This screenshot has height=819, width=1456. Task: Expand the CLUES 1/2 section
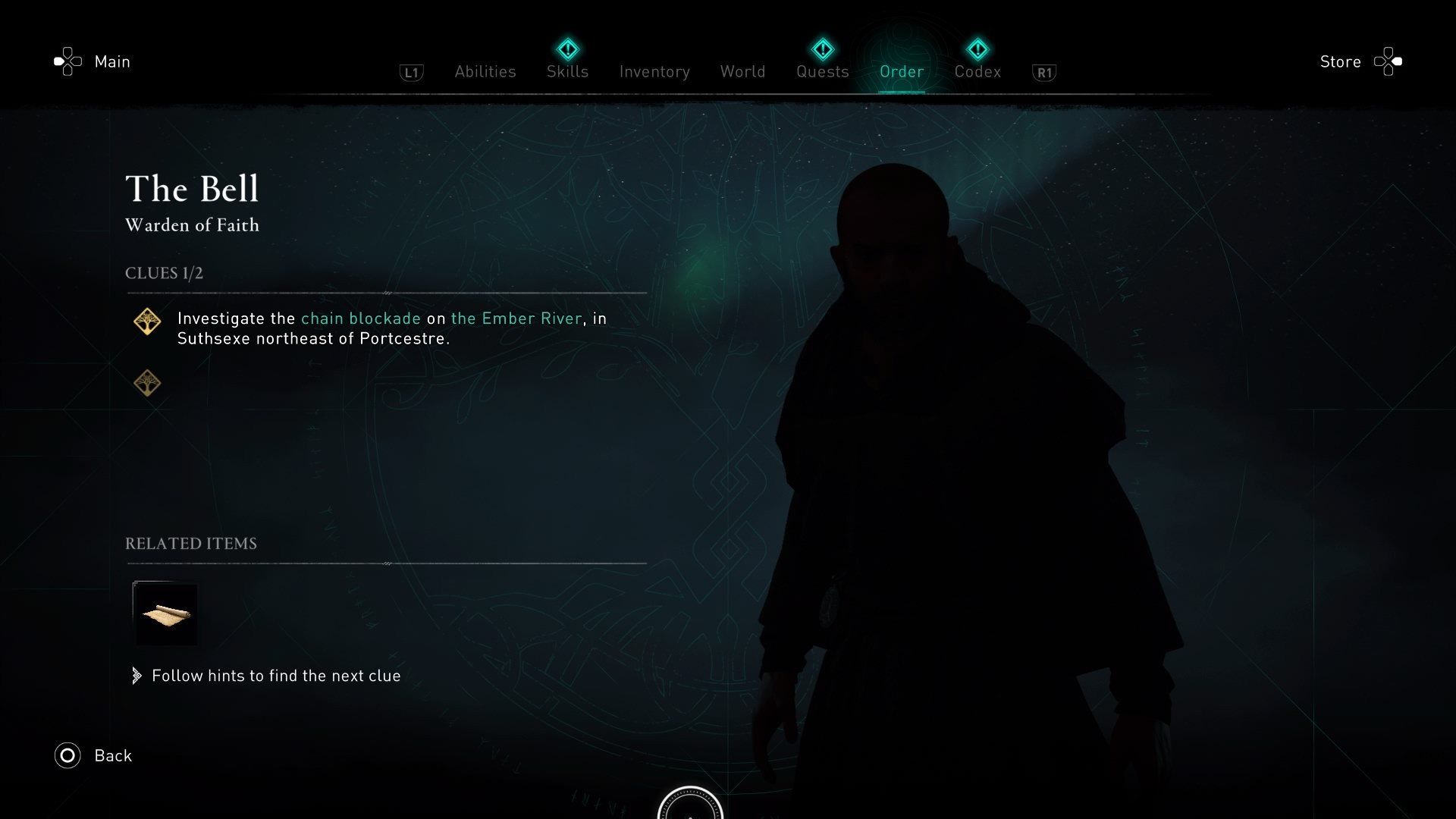[x=164, y=273]
